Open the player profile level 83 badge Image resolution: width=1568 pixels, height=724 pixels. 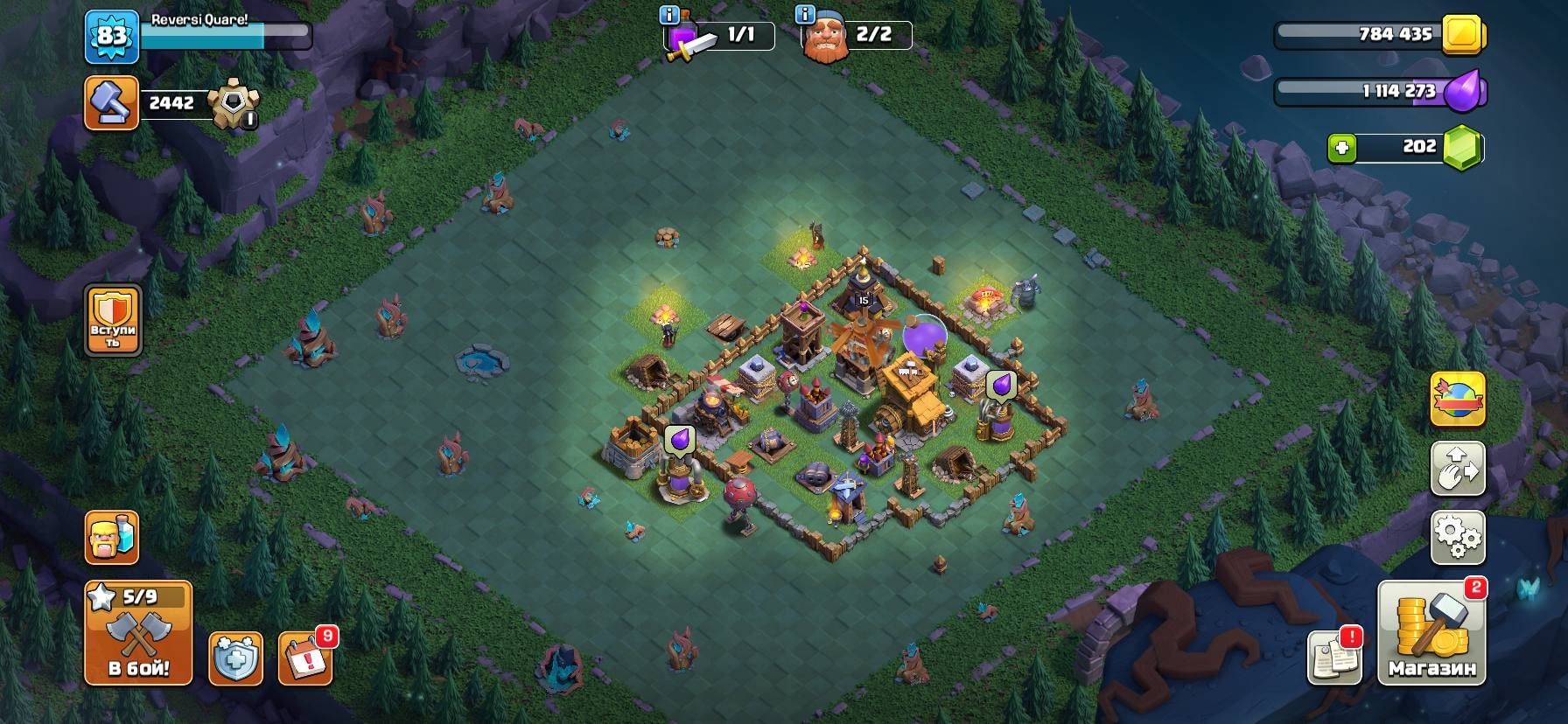[x=111, y=37]
